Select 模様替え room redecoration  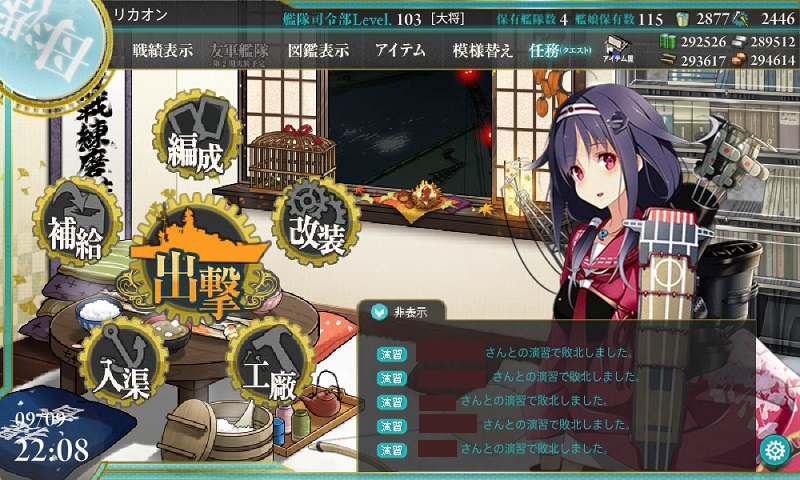(x=482, y=51)
